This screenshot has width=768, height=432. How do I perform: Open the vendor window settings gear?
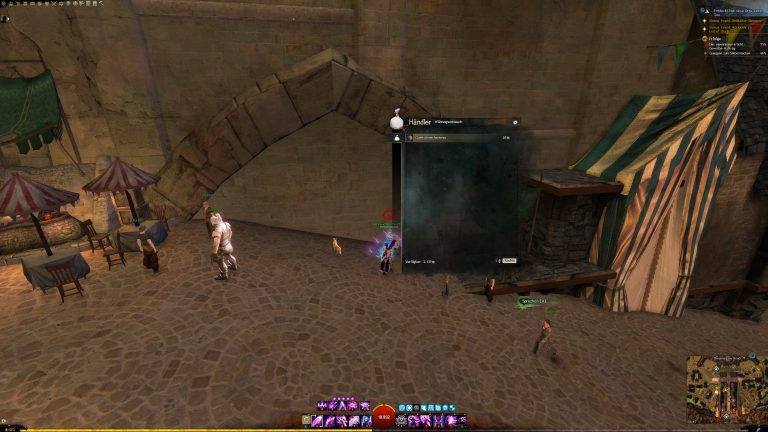click(515, 123)
